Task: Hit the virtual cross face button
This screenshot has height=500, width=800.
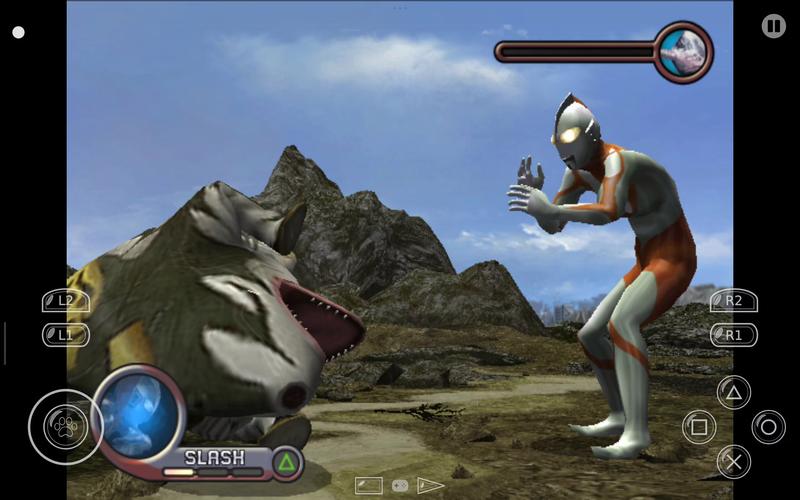Action: coord(733,461)
